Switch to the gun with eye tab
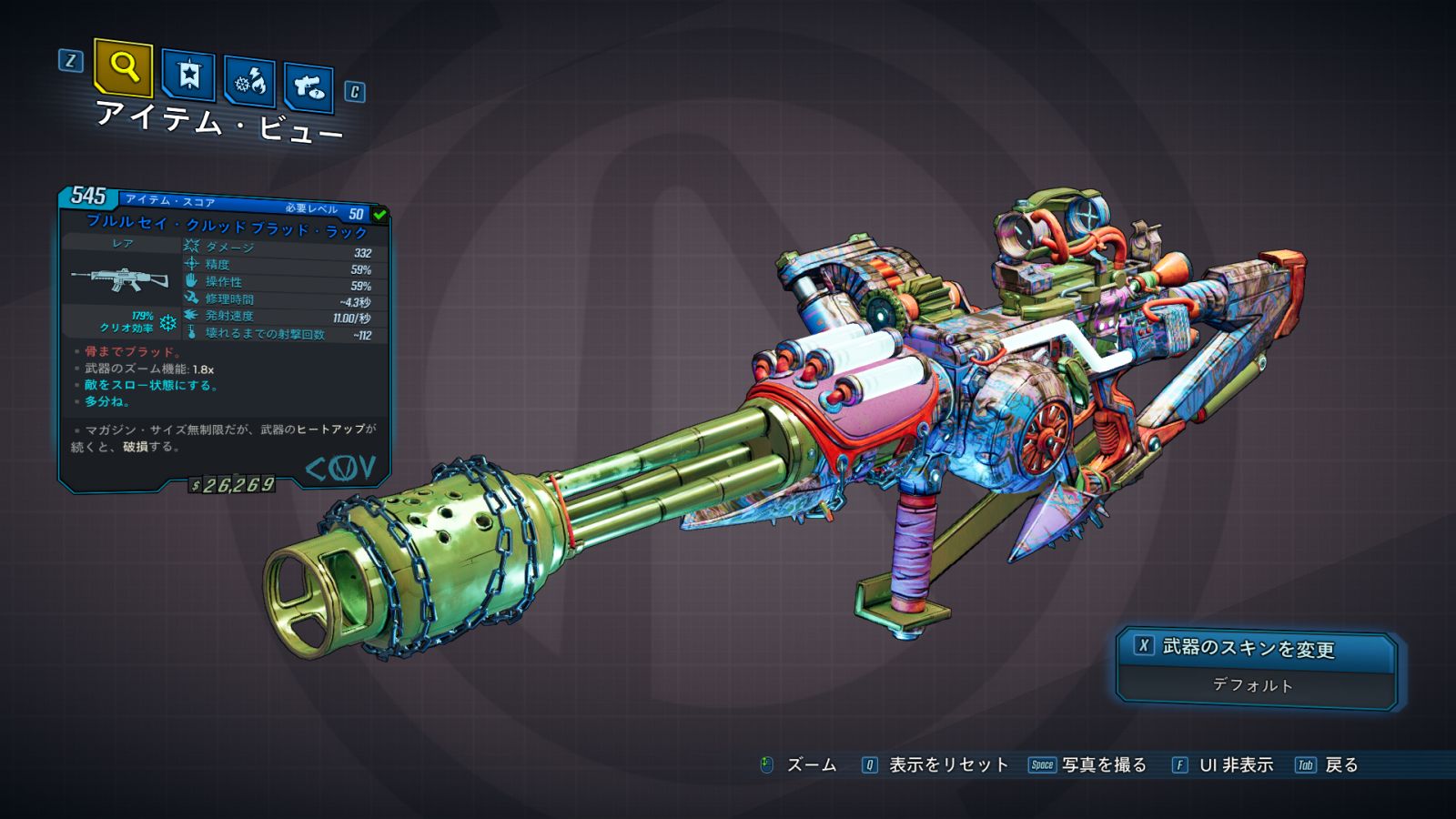Viewport: 1456px width, 819px height. tap(308, 88)
